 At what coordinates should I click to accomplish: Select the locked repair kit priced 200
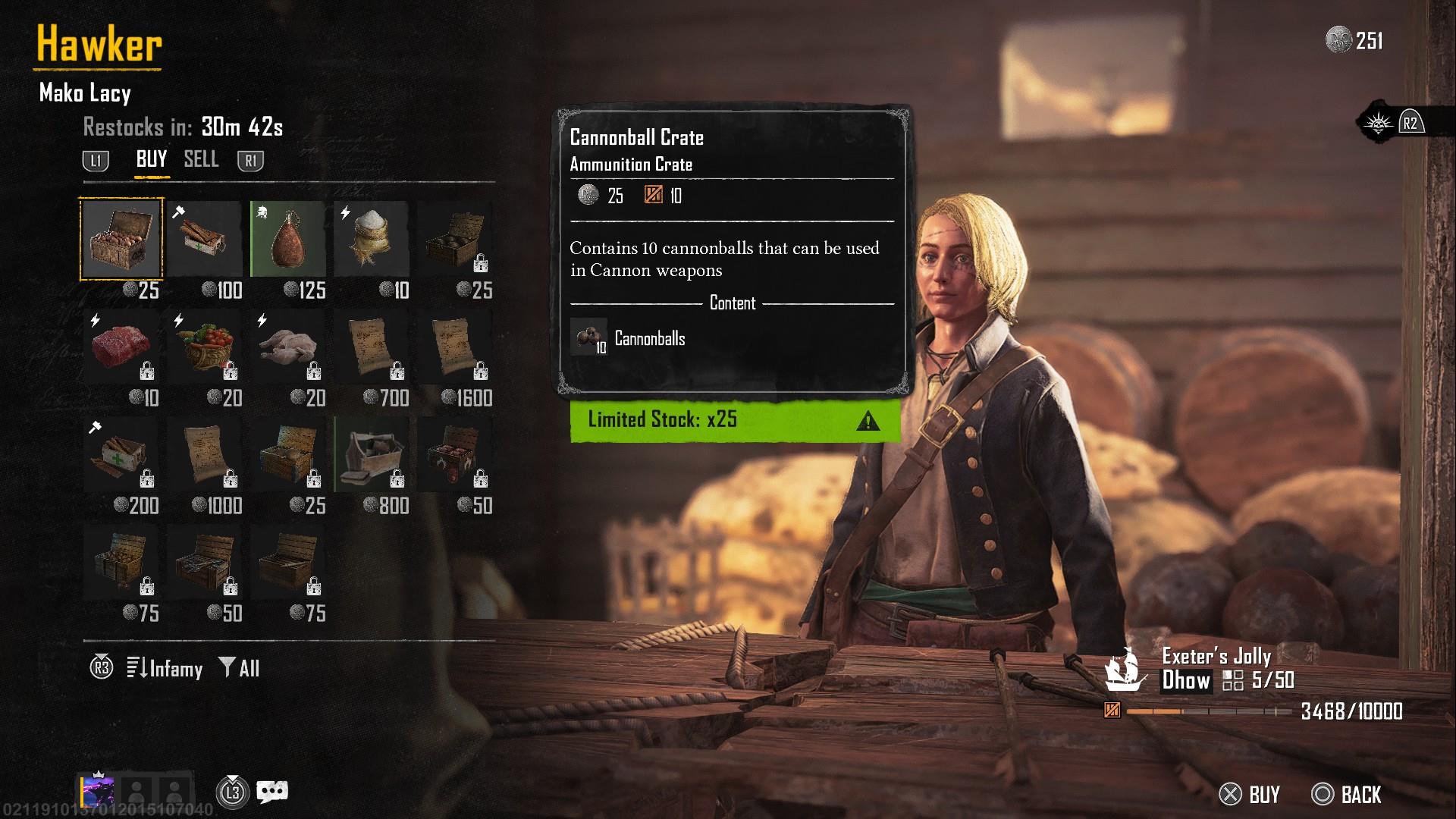(121, 455)
